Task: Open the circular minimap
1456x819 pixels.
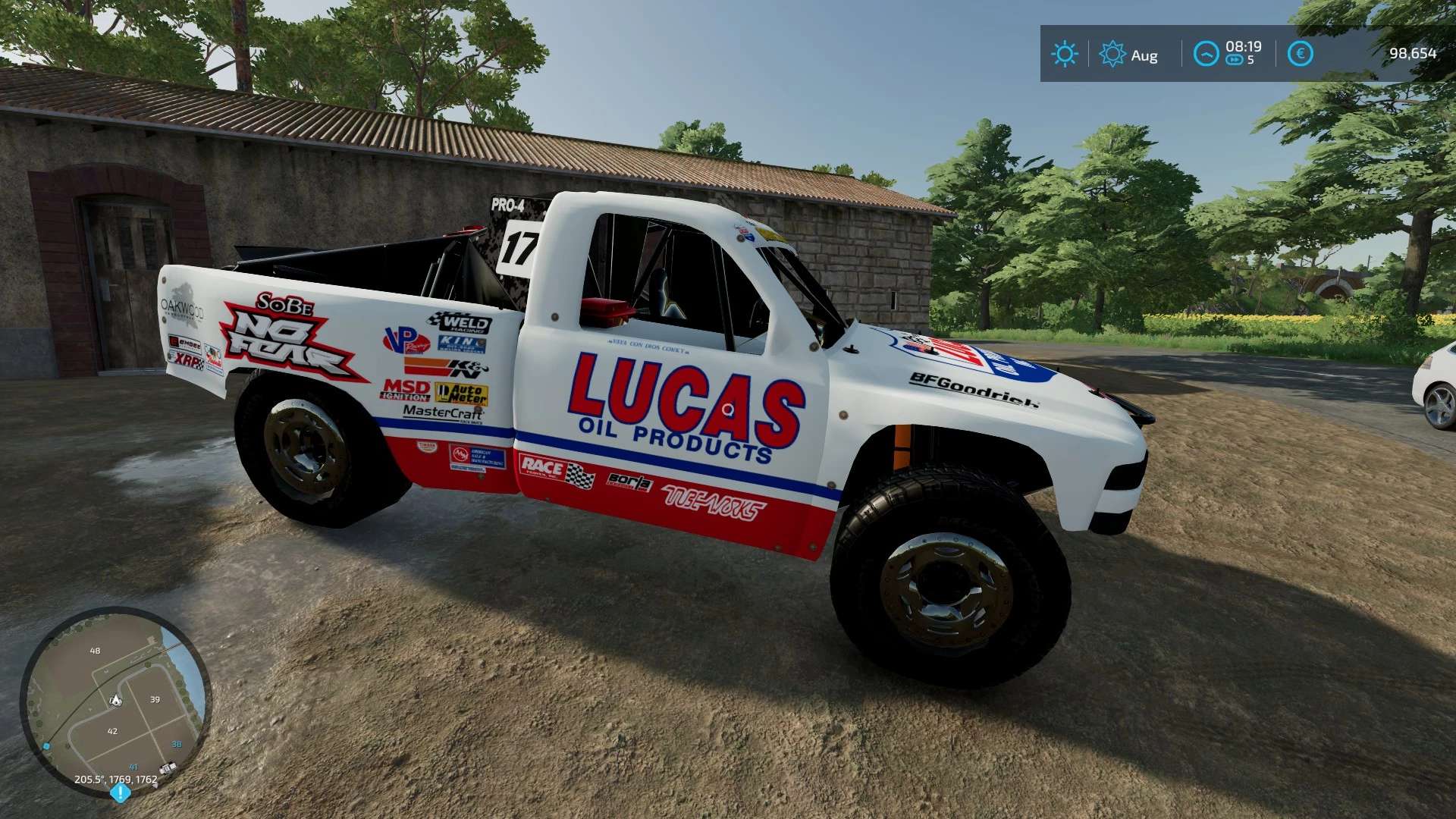Action: (115, 701)
